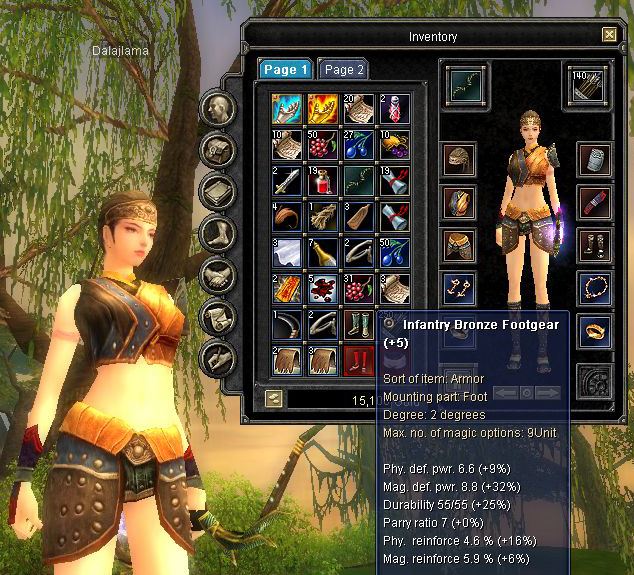The width and height of the screenshot is (634, 575).
Task: Open the book side button
Action: [x=218, y=190]
